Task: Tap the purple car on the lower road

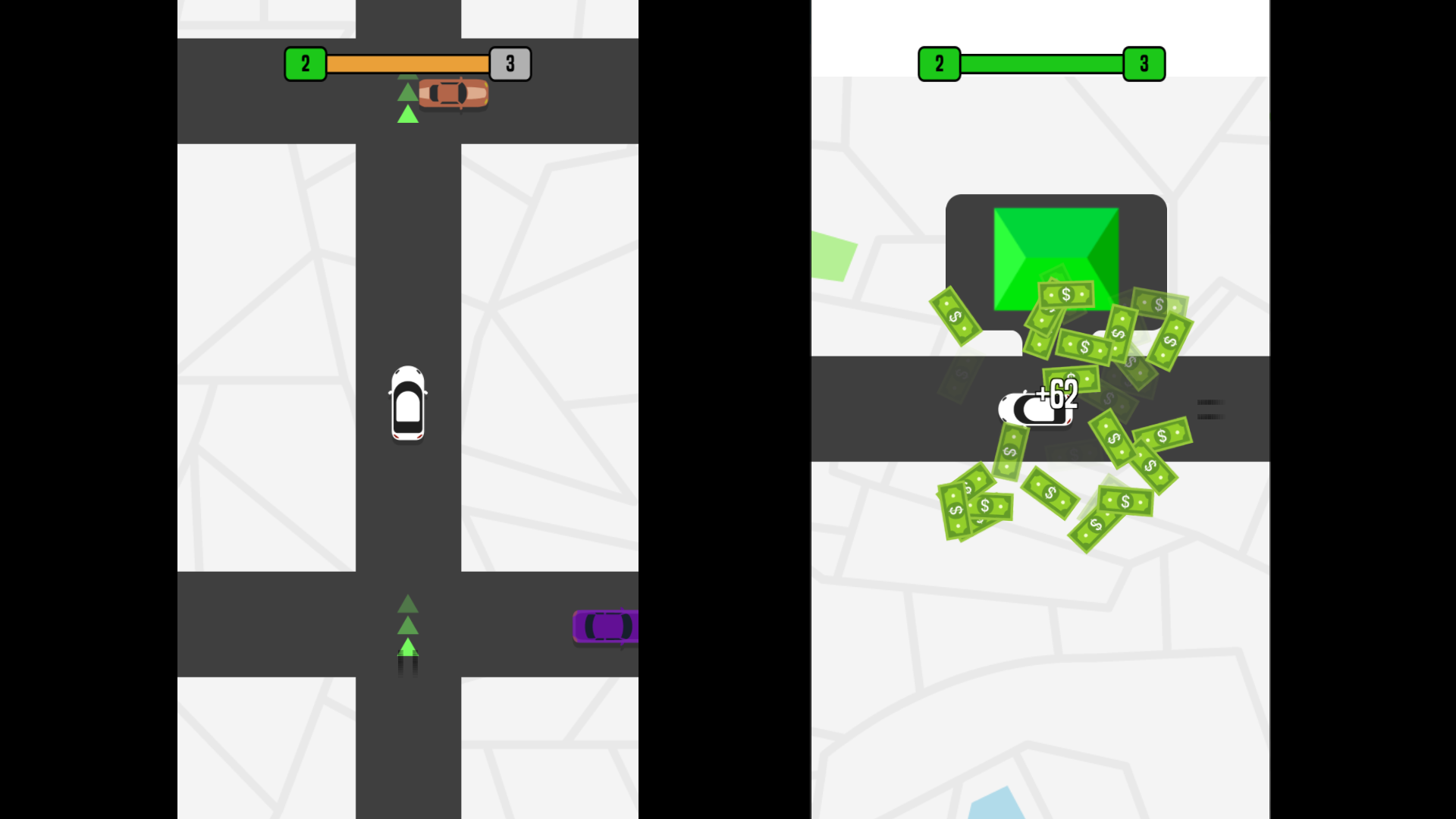Action: 607,626
